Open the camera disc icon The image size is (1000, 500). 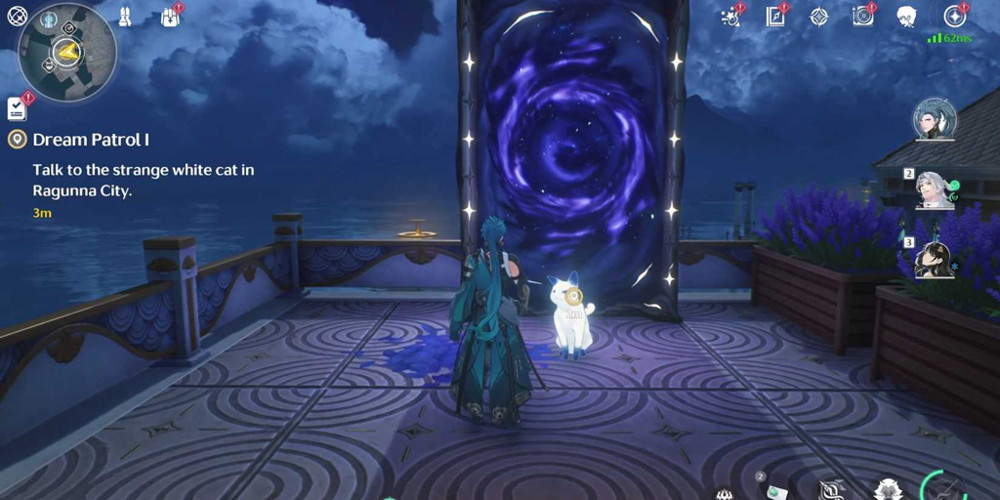tap(862, 16)
